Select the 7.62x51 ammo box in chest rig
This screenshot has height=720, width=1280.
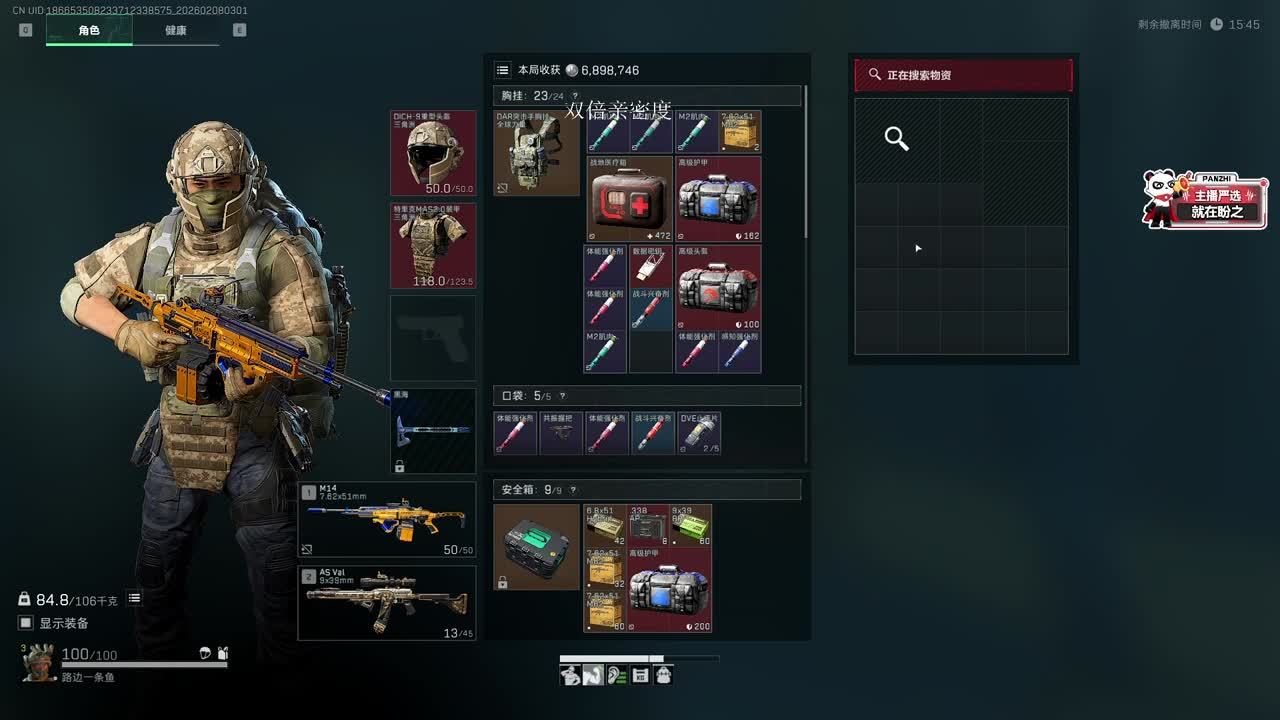point(740,131)
